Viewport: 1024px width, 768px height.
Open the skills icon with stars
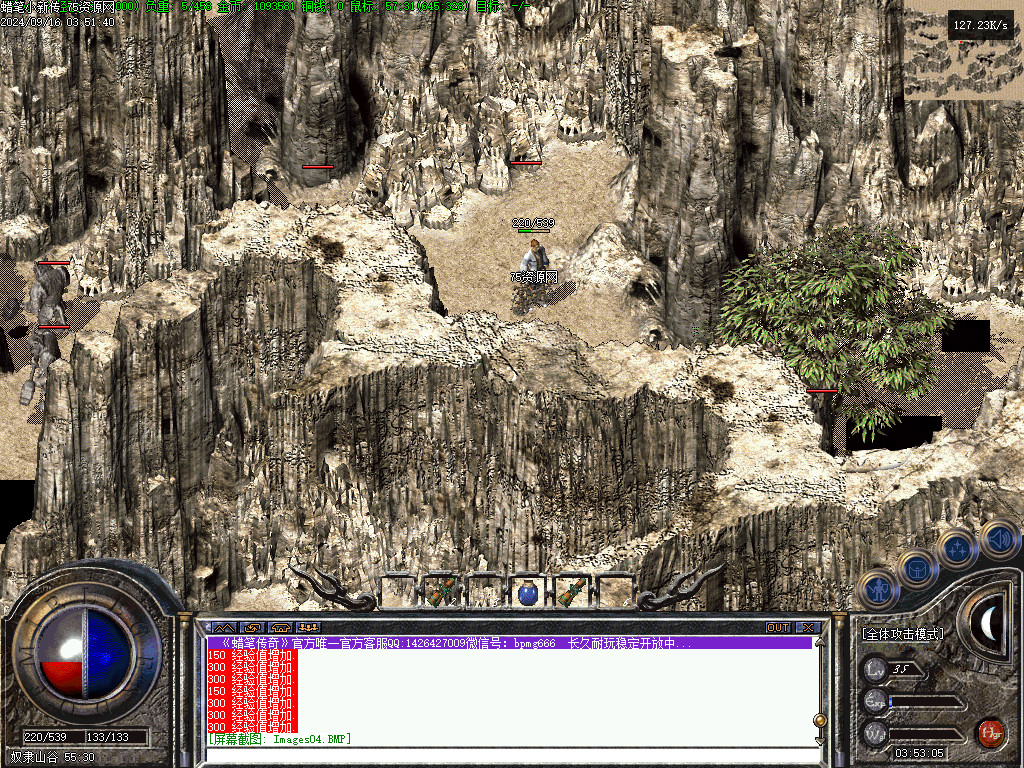958,550
